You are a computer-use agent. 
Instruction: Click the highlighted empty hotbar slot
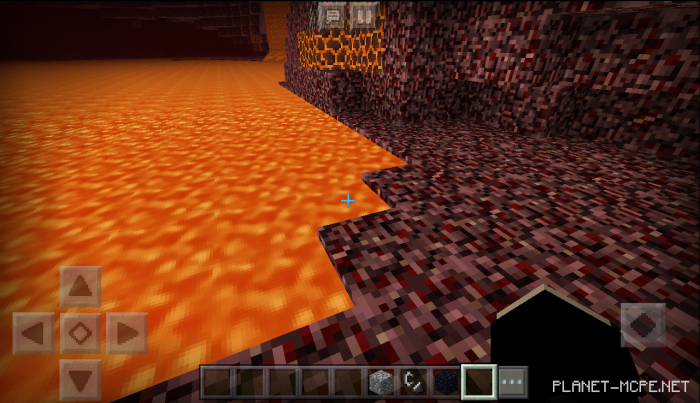tap(479, 382)
